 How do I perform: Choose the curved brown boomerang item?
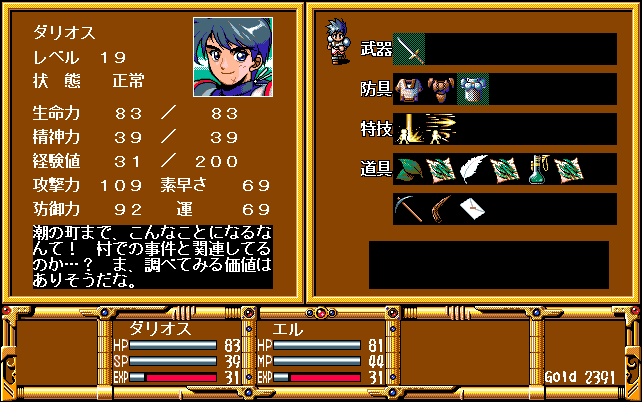coord(440,209)
